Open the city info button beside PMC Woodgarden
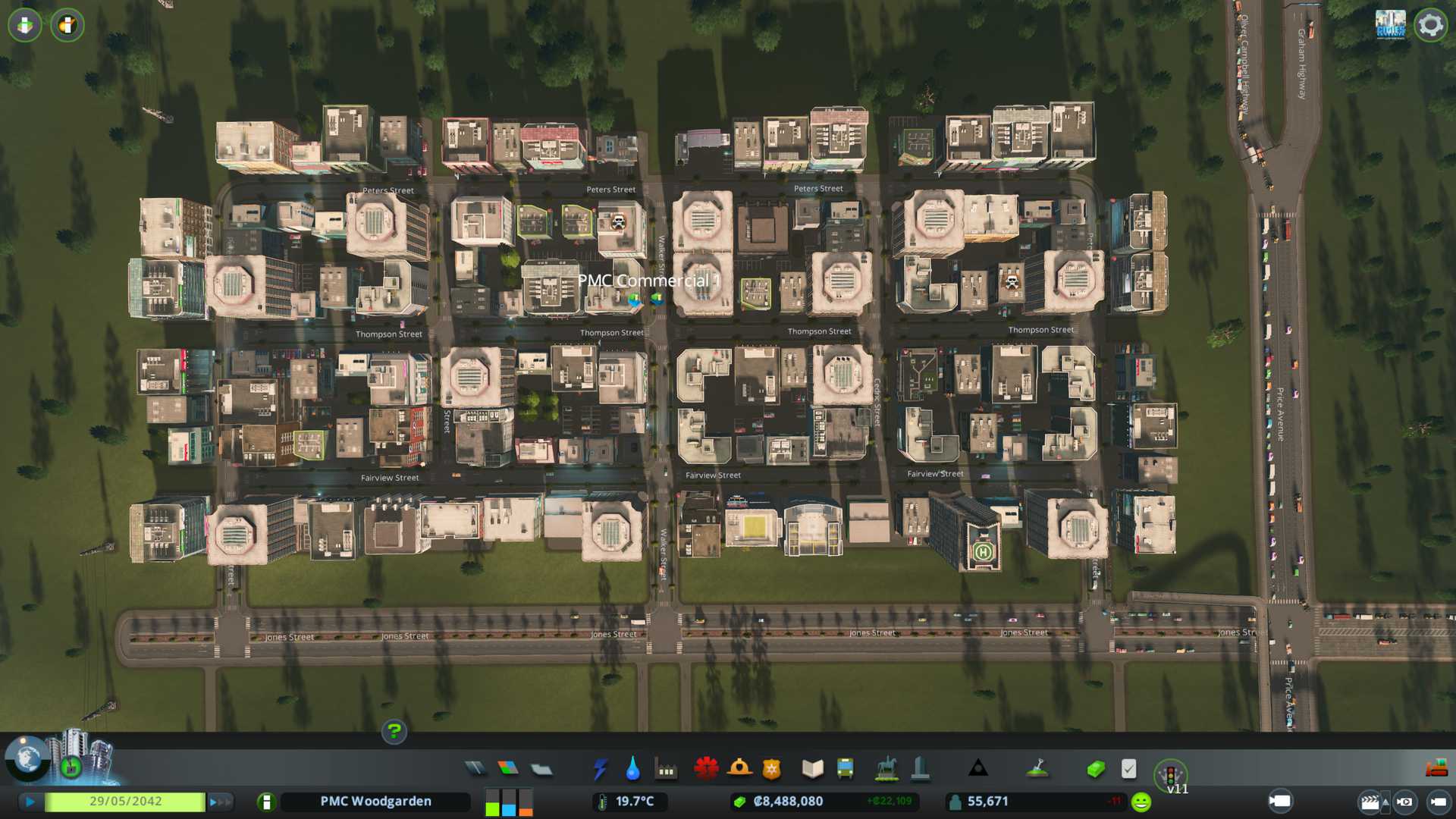The height and width of the screenshot is (819, 1456). pyautogui.click(x=266, y=802)
